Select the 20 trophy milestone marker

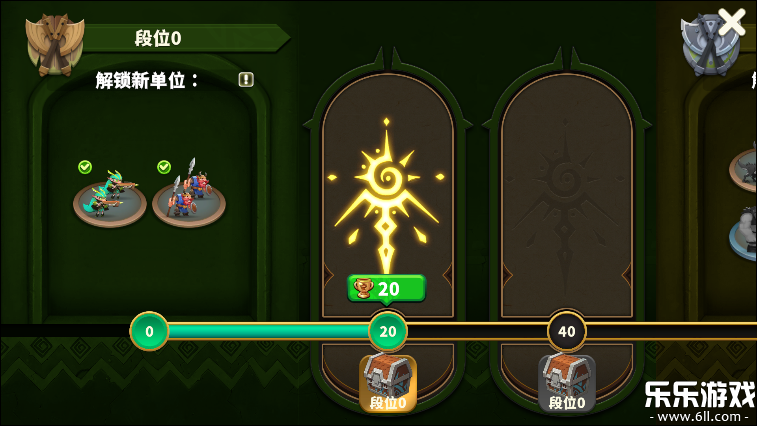tap(388, 331)
